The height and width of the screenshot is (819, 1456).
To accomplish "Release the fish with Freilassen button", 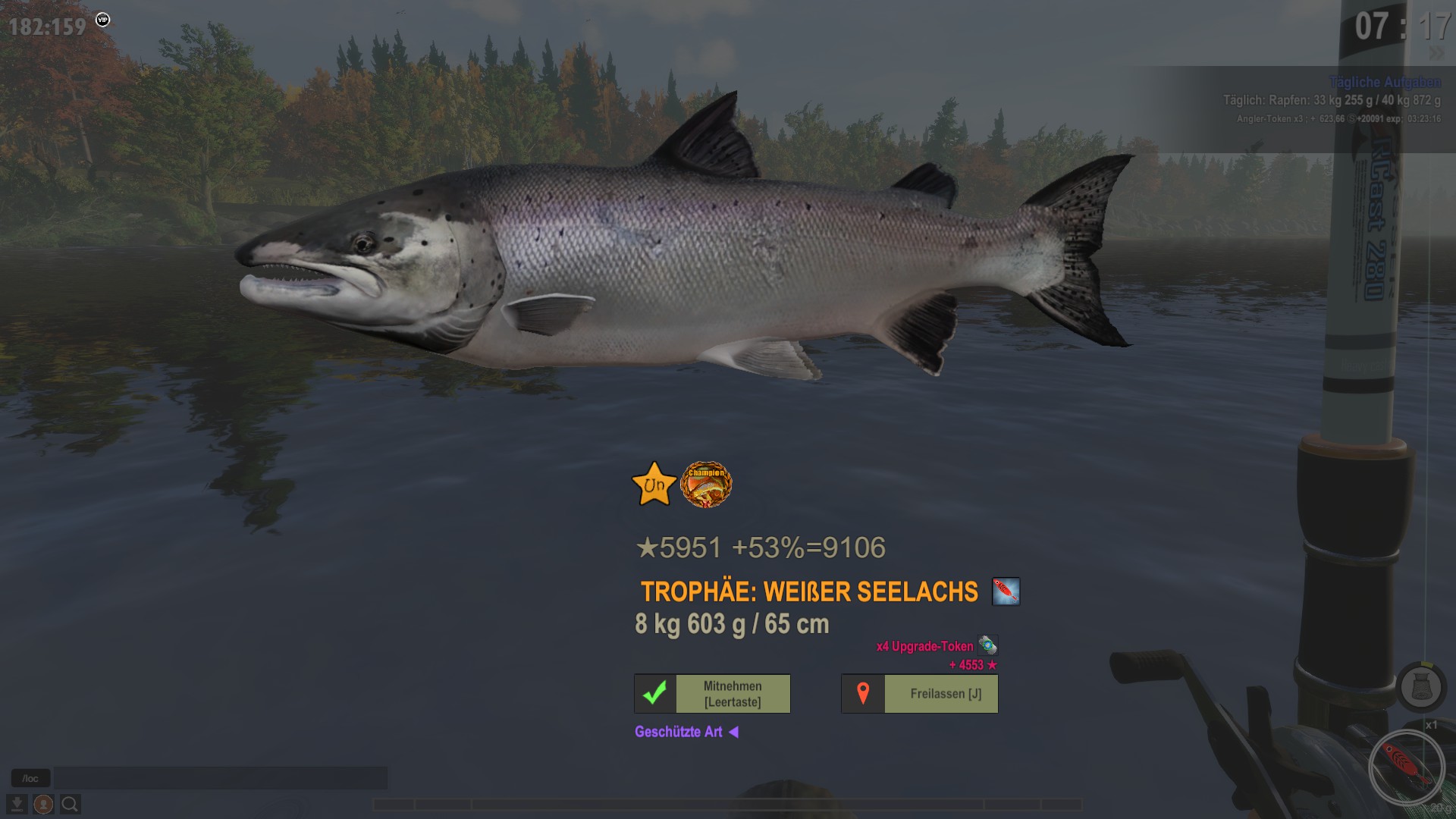I will (919, 694).
